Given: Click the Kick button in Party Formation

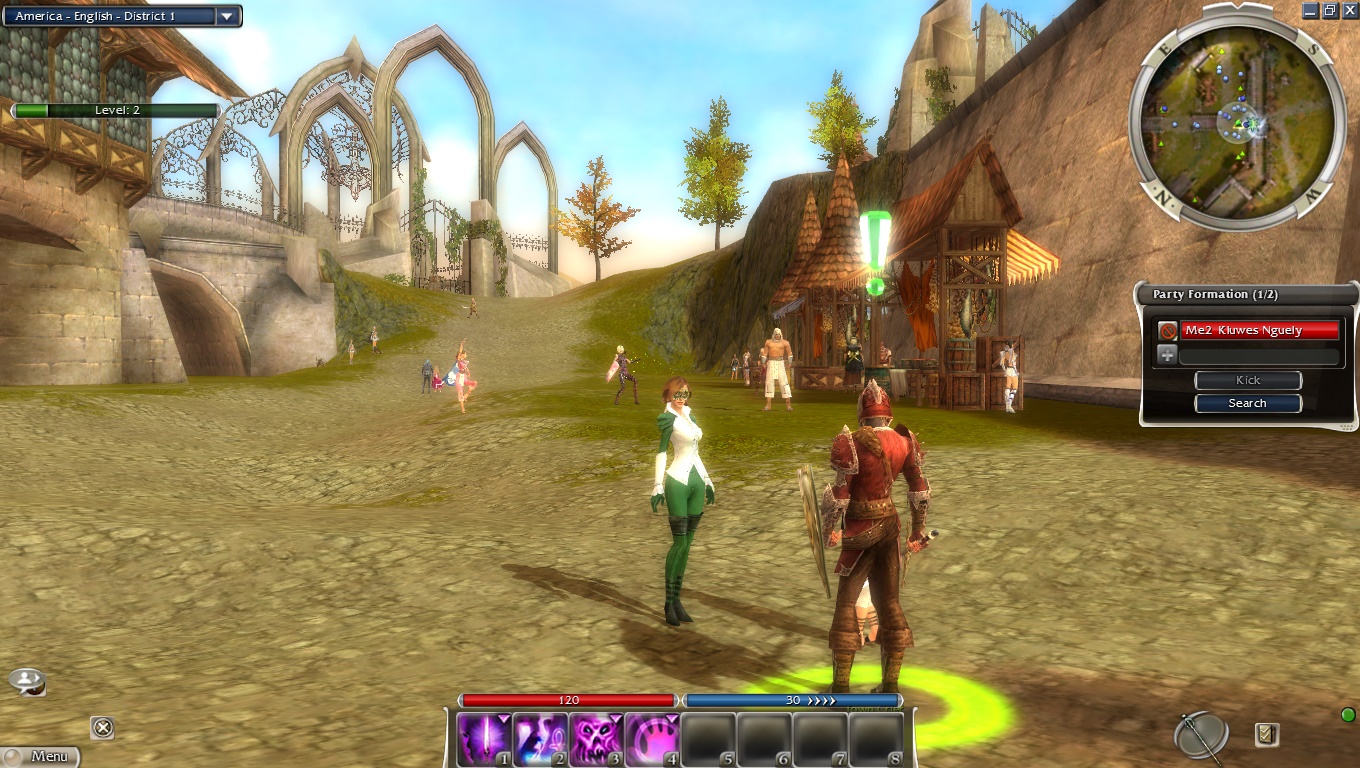Looking at the screenshot, I should point(1248,380).
